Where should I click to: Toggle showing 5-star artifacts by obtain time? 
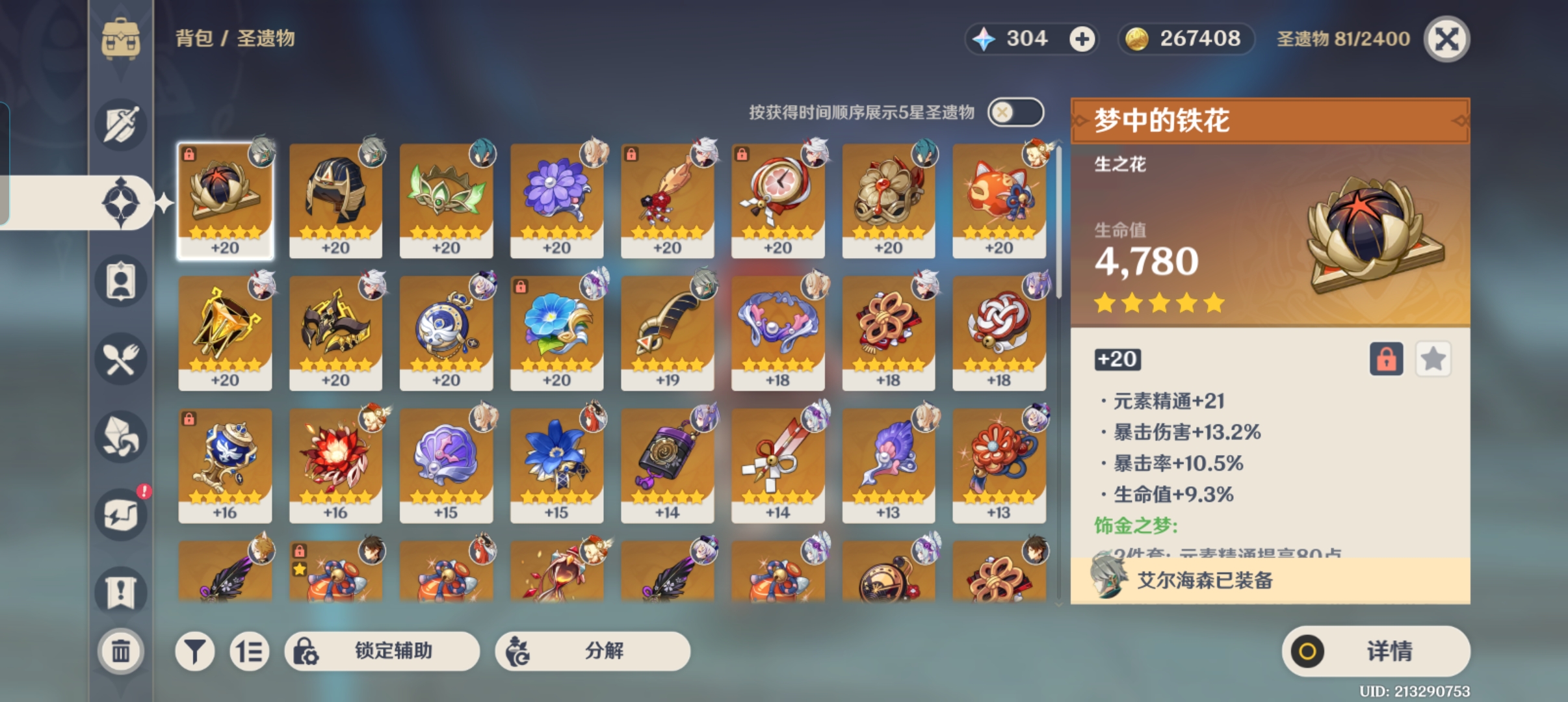(x=1015, y=112)
